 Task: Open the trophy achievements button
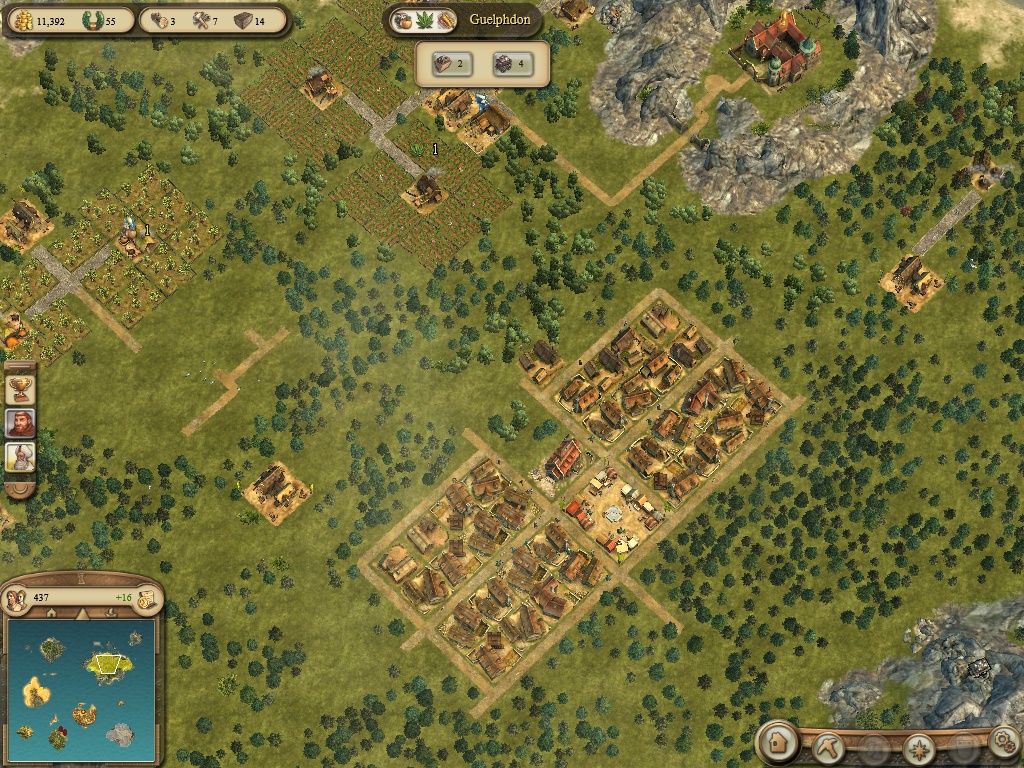(x=20, y=387)
